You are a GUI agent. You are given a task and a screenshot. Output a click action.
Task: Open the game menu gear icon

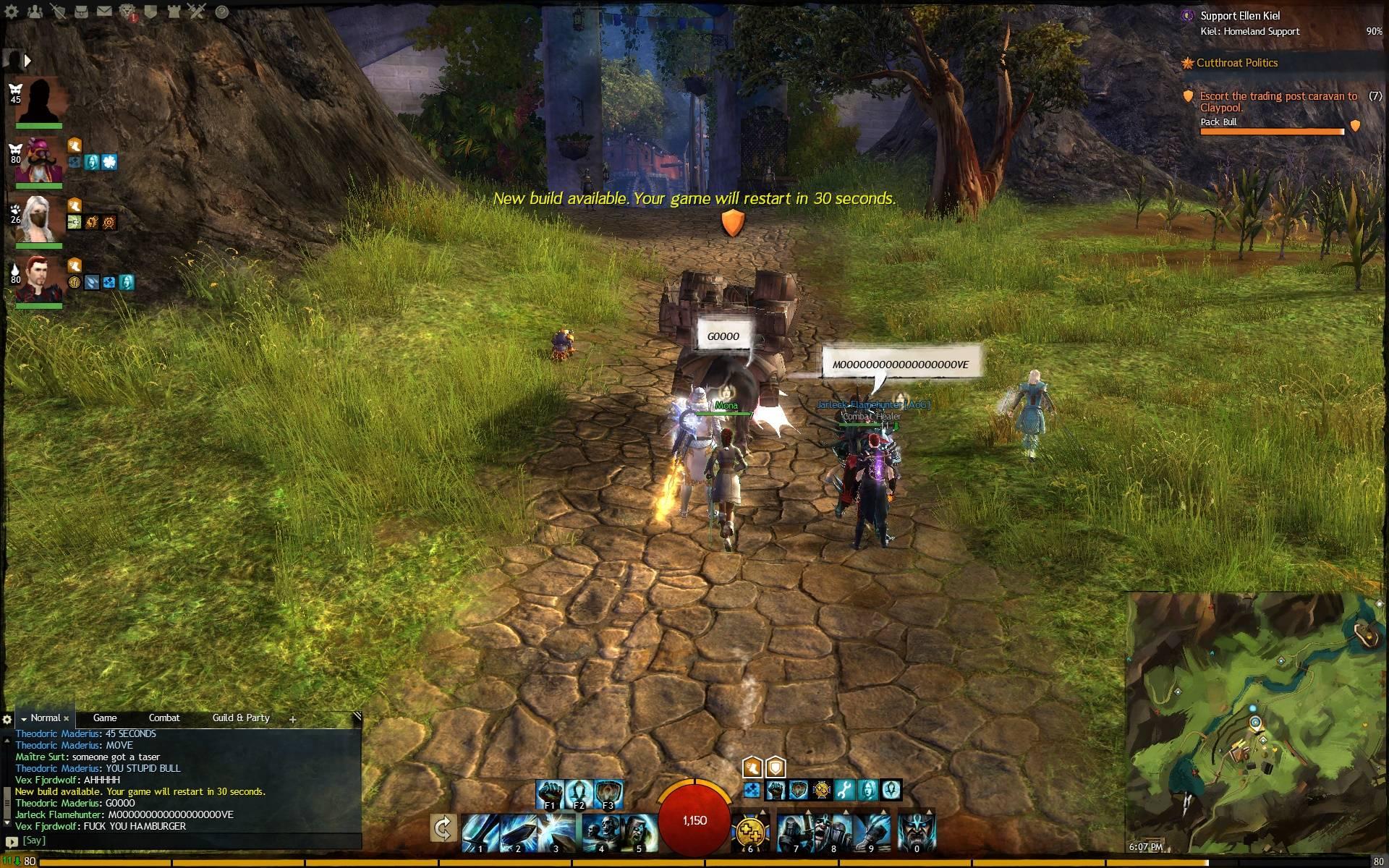tap(12, 12)
